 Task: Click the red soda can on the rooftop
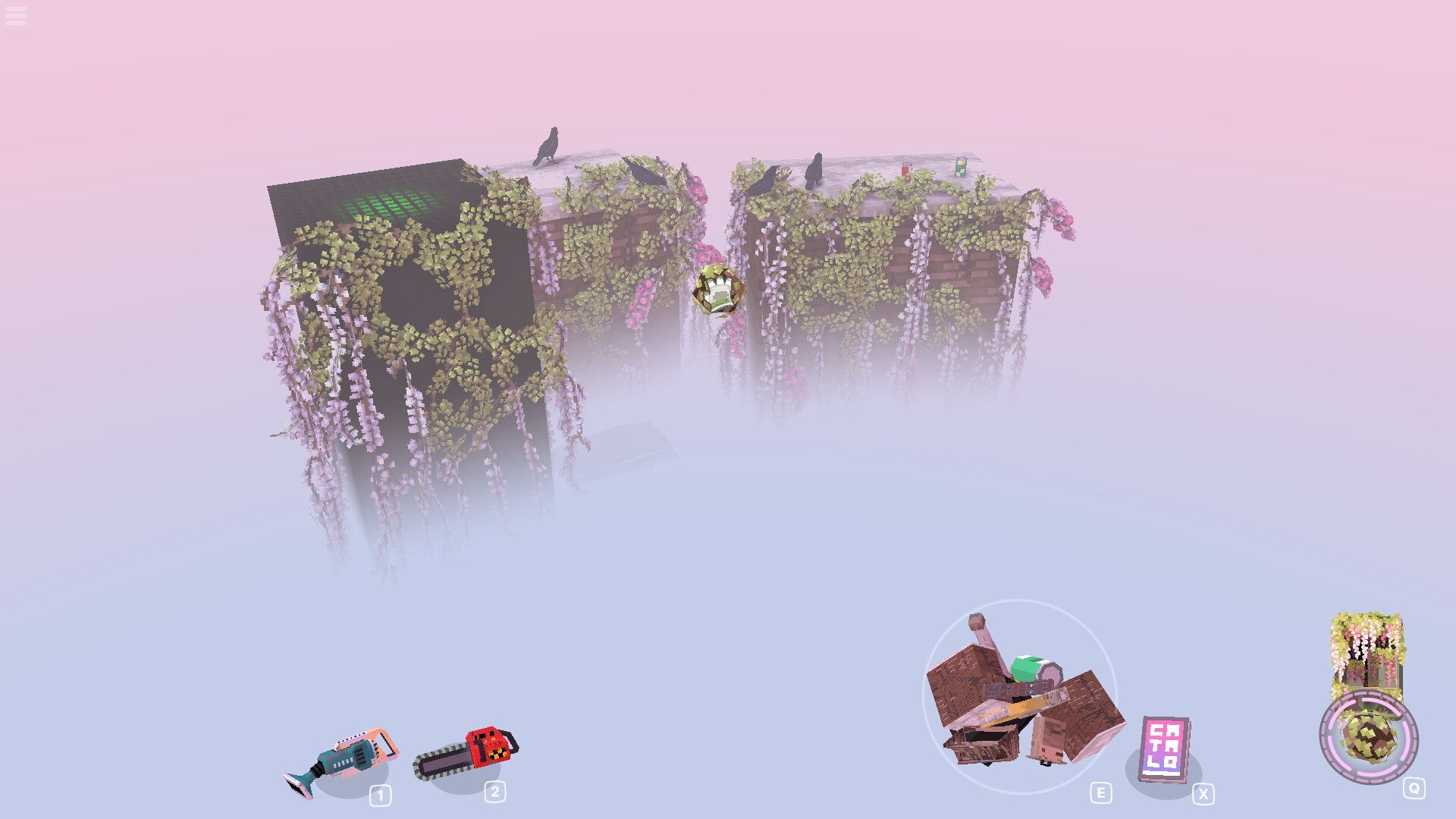click(x=905, y=171)
